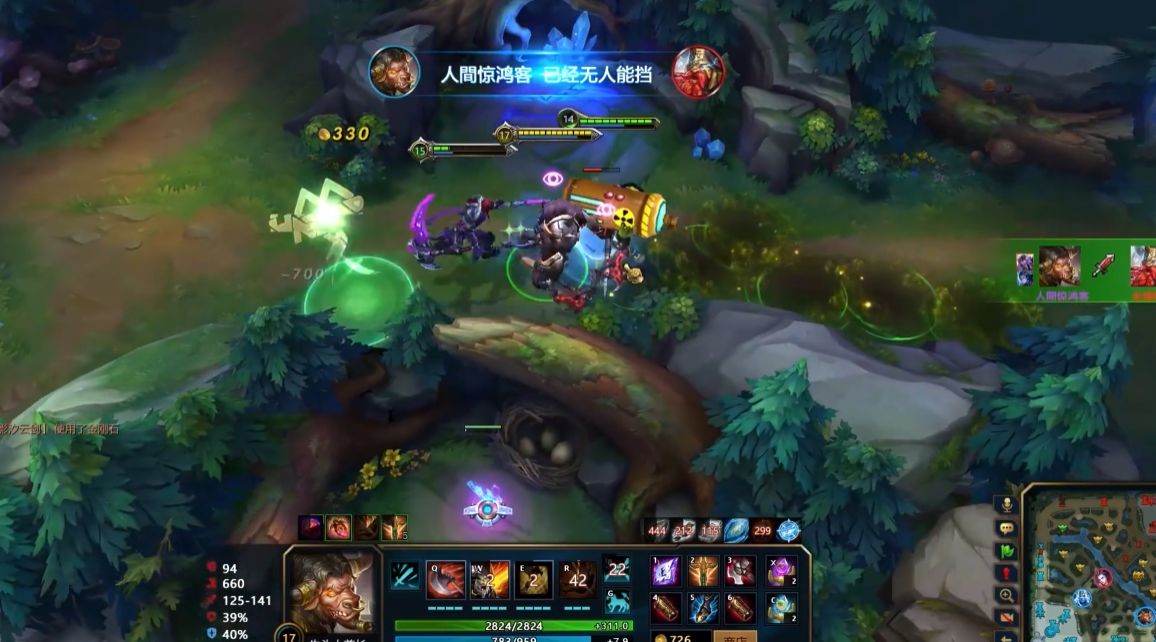Select the item in slot 3
Screen dimensions: 1156x642
[x=740, y=571]
